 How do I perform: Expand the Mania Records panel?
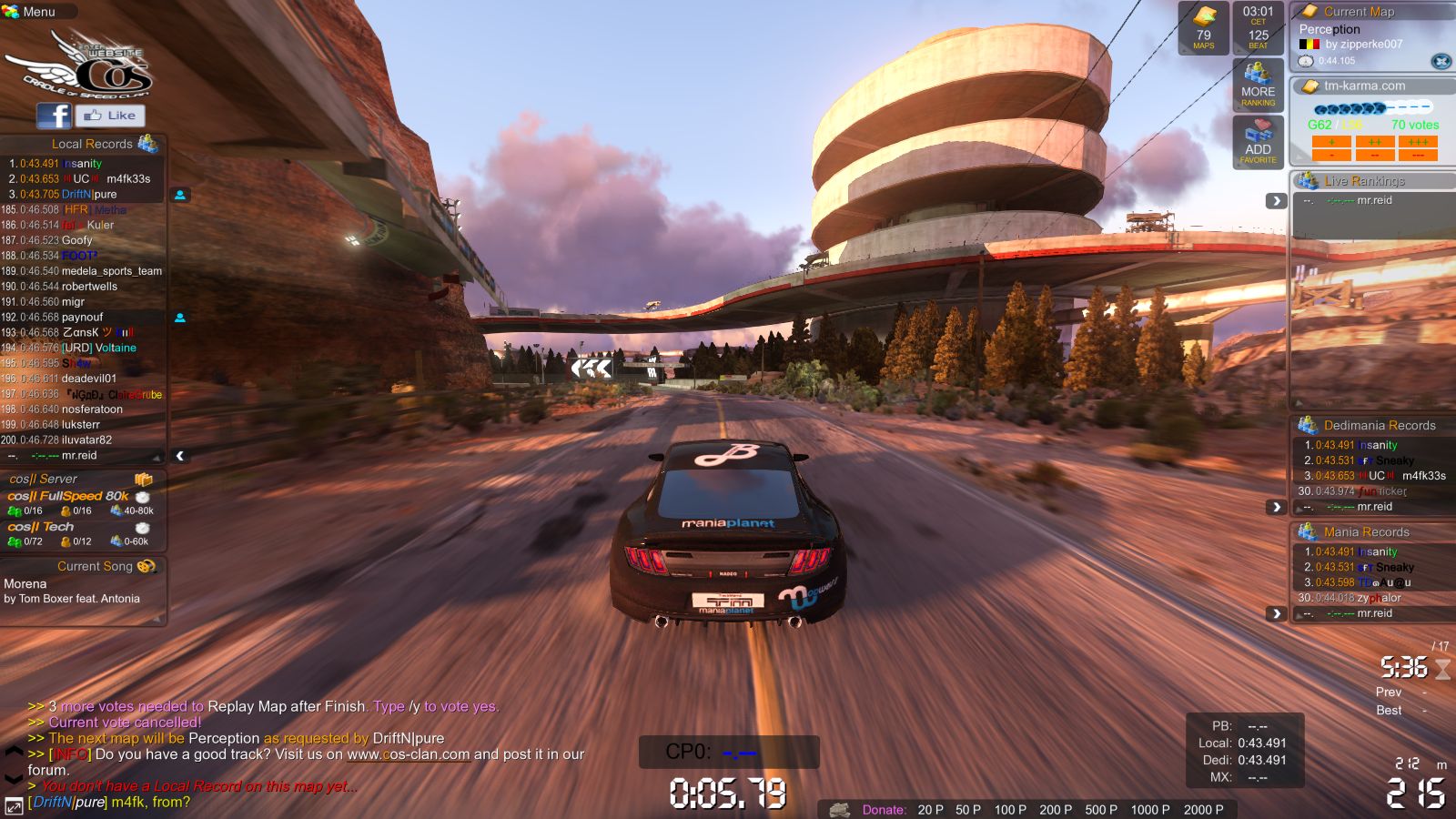tap(1276, 613)
